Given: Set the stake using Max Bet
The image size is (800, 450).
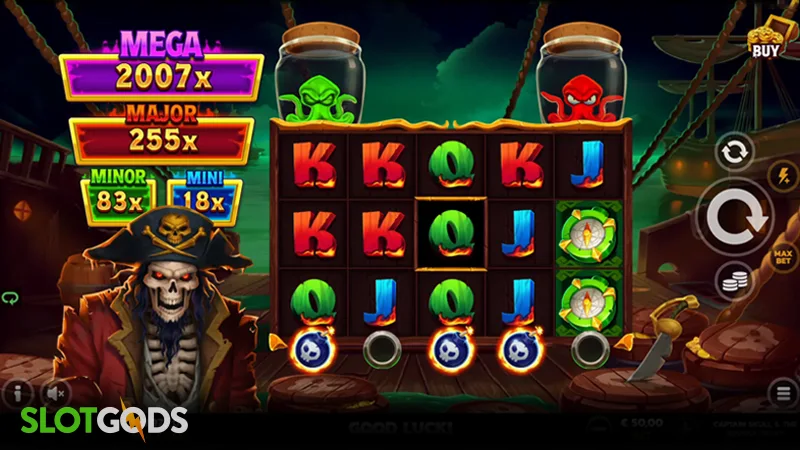Looking at the screenshot, I should point(783,260).
